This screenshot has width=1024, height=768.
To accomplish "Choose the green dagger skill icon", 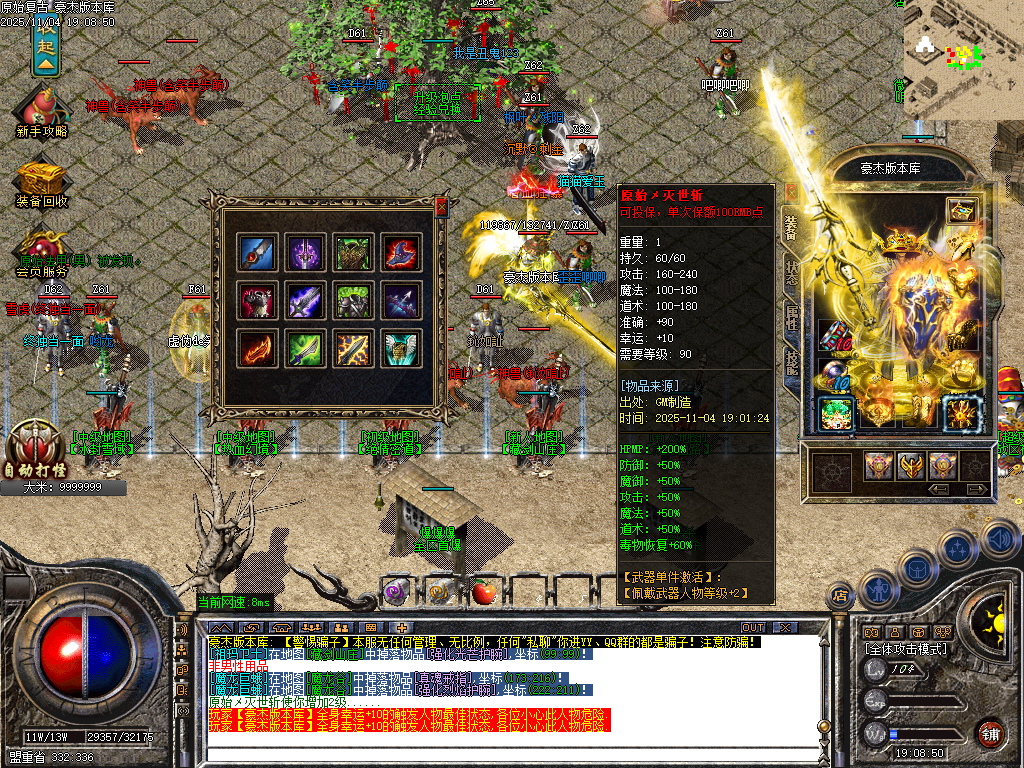I will [x=305, y=348].
